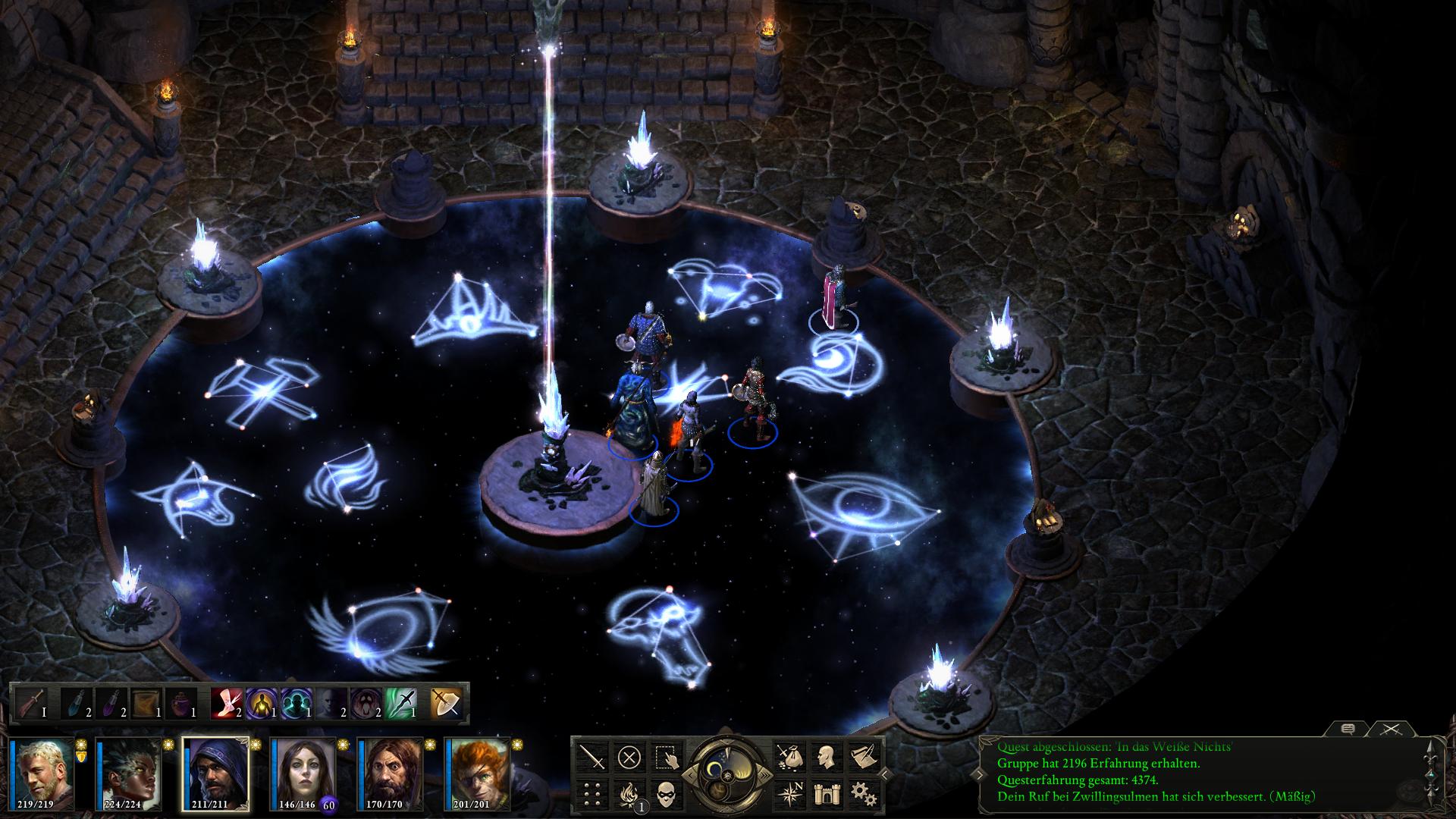
Task: Select the blond bearded warrior portrait
Action: pyautogui.click(x=42, y=773)
